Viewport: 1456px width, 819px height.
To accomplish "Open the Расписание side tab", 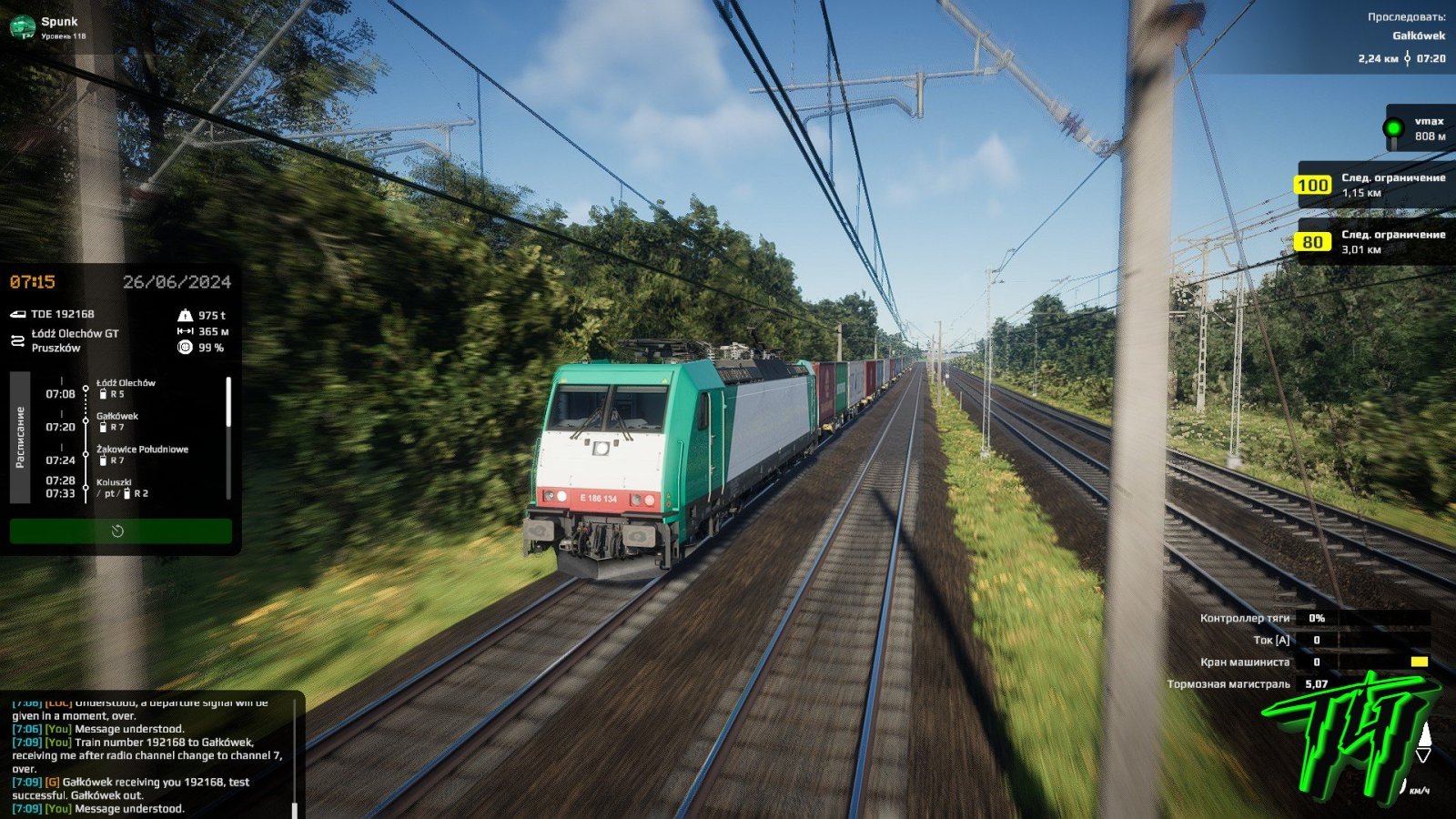I will tap(20, 437).
